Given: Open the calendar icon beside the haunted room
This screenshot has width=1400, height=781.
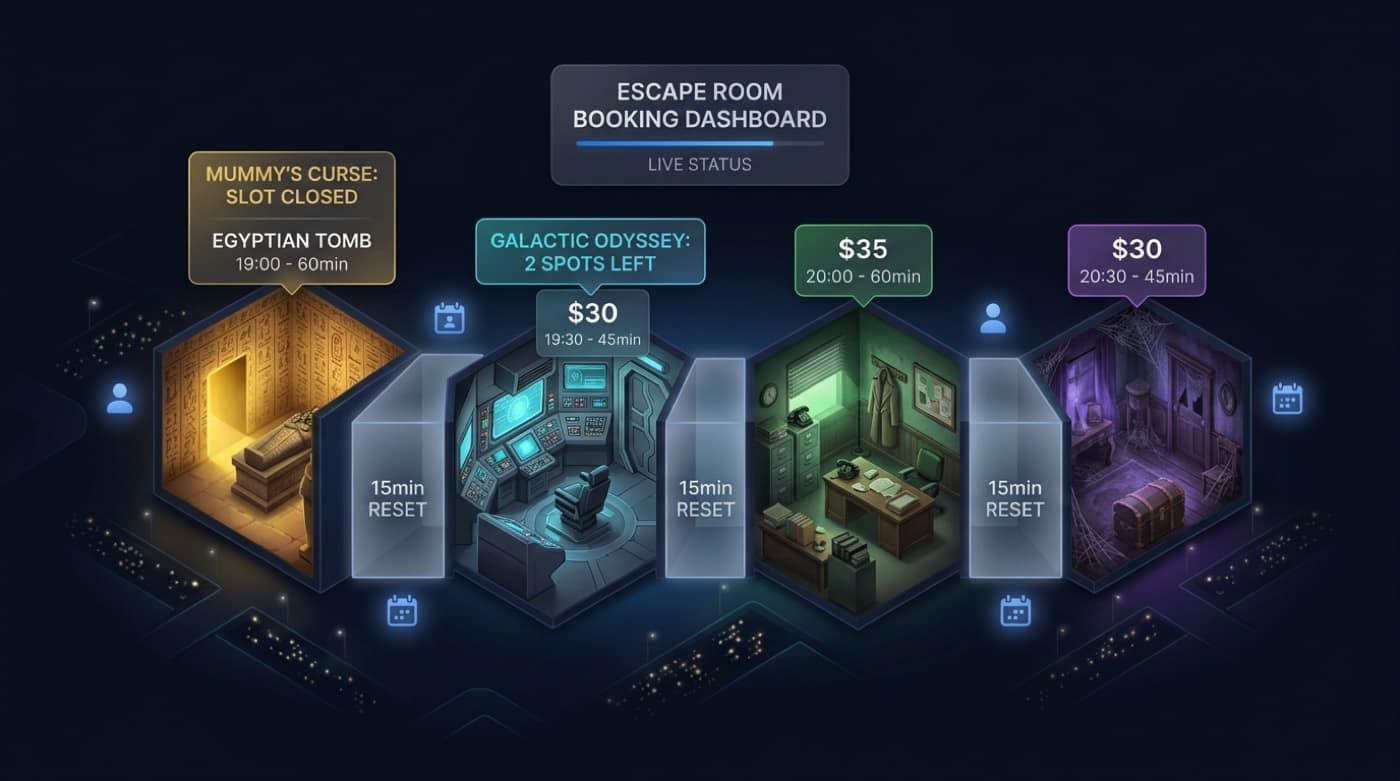Looking at the screenshot, I should (1286, 399).
